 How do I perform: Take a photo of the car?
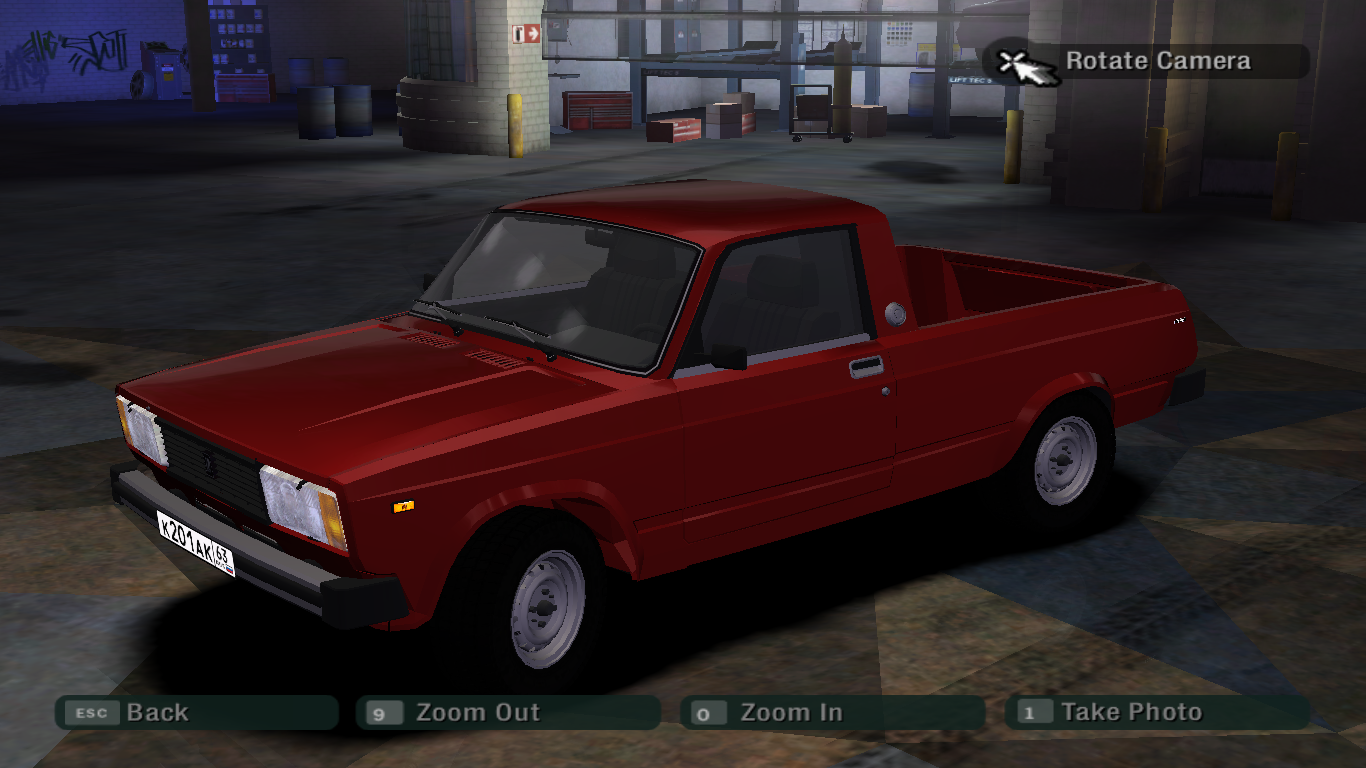coord(1157,713)
